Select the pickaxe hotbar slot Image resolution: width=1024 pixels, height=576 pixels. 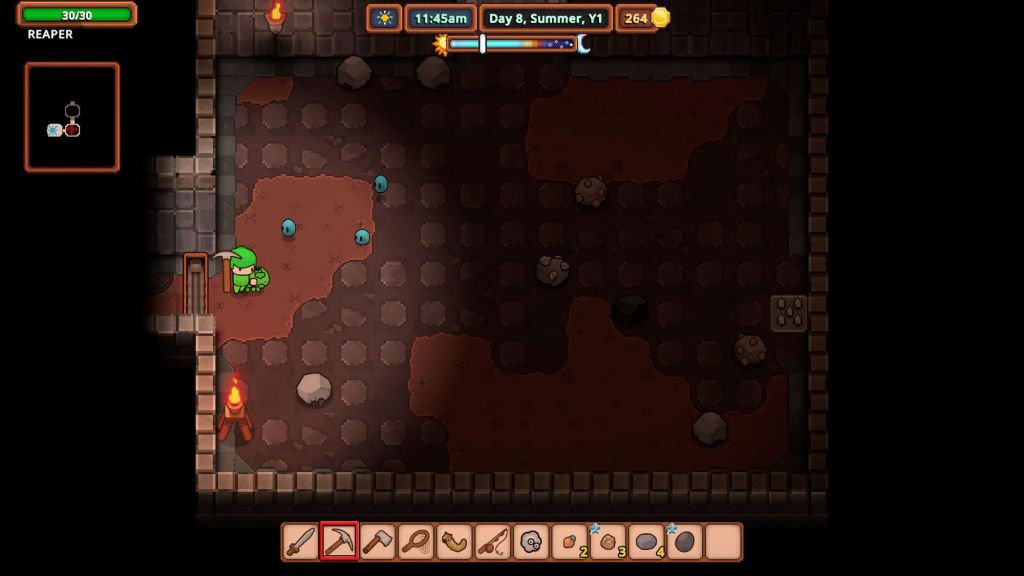point(339,542)
